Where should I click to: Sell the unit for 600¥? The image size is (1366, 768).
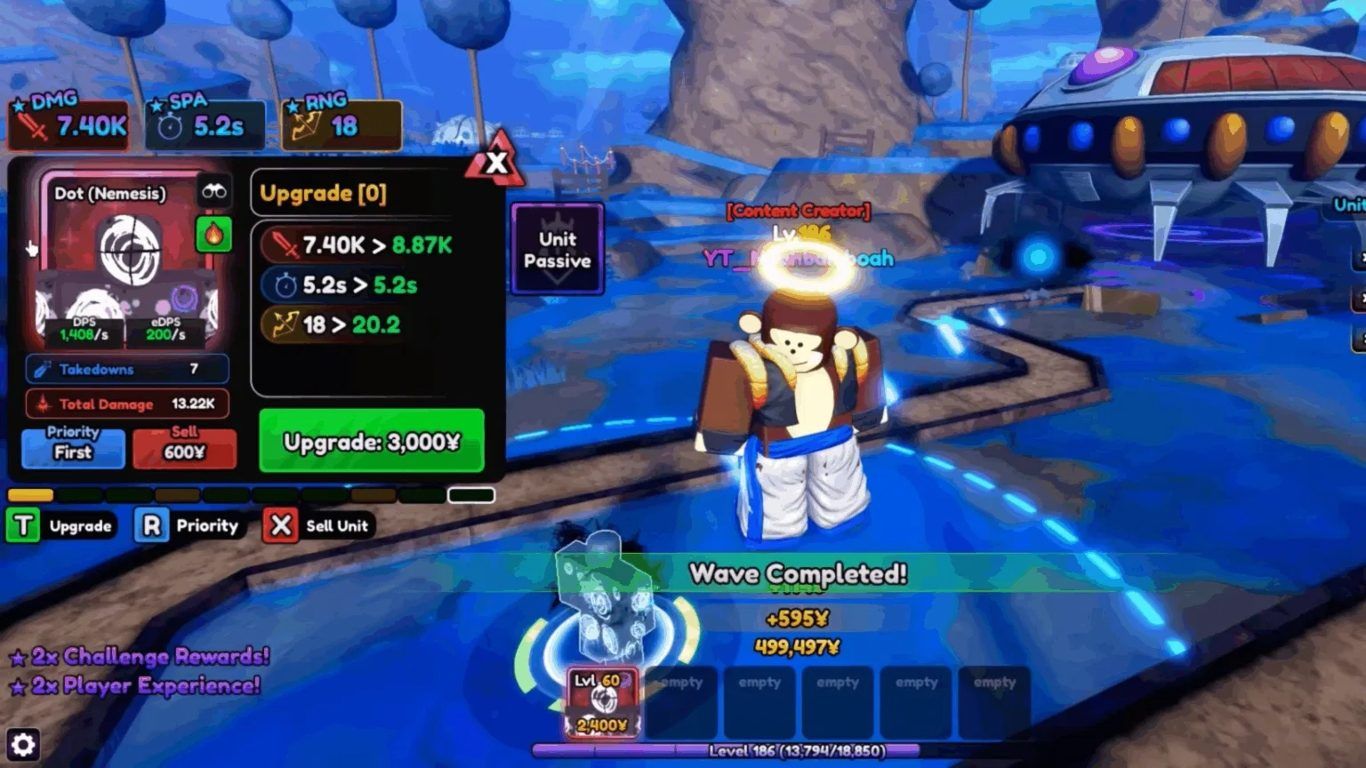185,449
